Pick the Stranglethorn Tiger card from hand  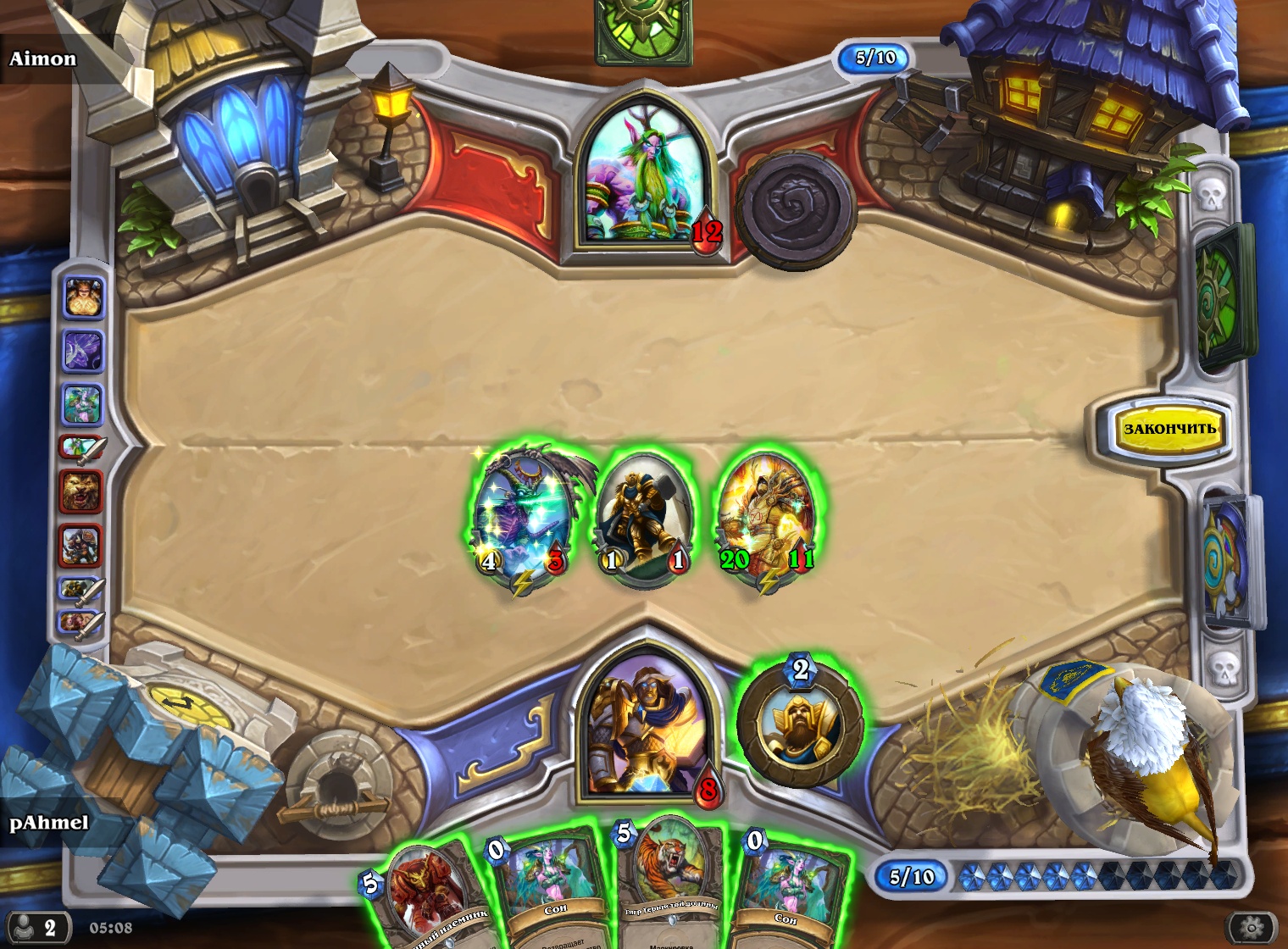click(x=671, y=881)
